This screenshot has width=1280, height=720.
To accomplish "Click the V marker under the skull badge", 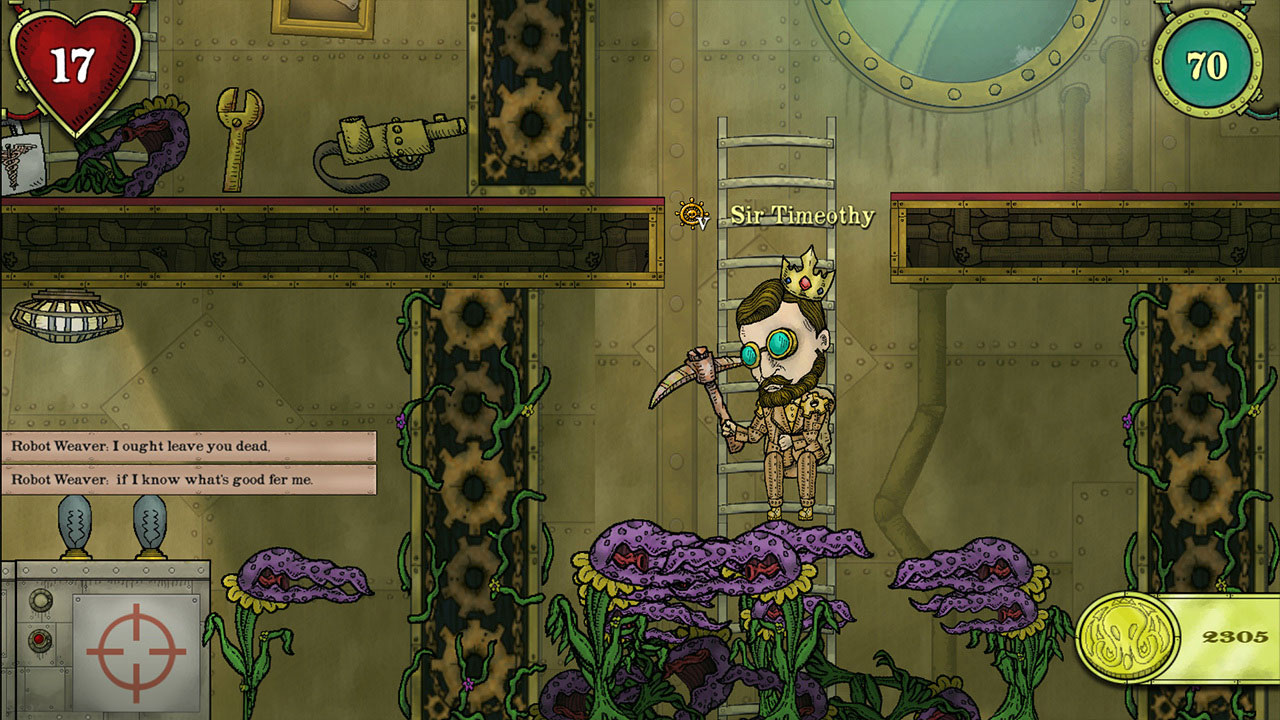I will coord(705,224).
